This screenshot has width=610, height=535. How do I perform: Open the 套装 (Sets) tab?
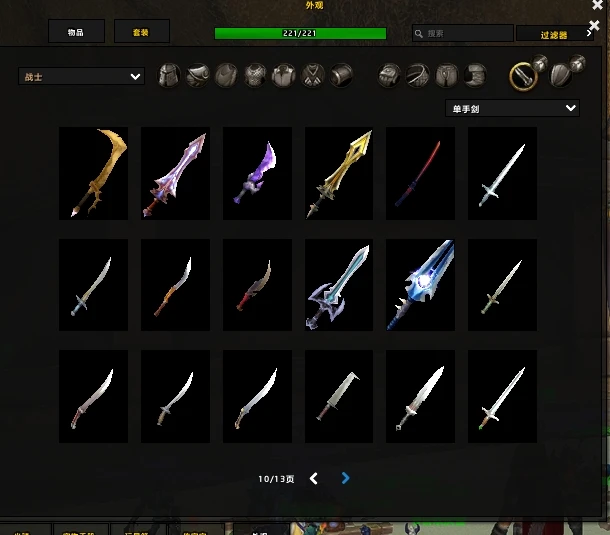point(141,32)
